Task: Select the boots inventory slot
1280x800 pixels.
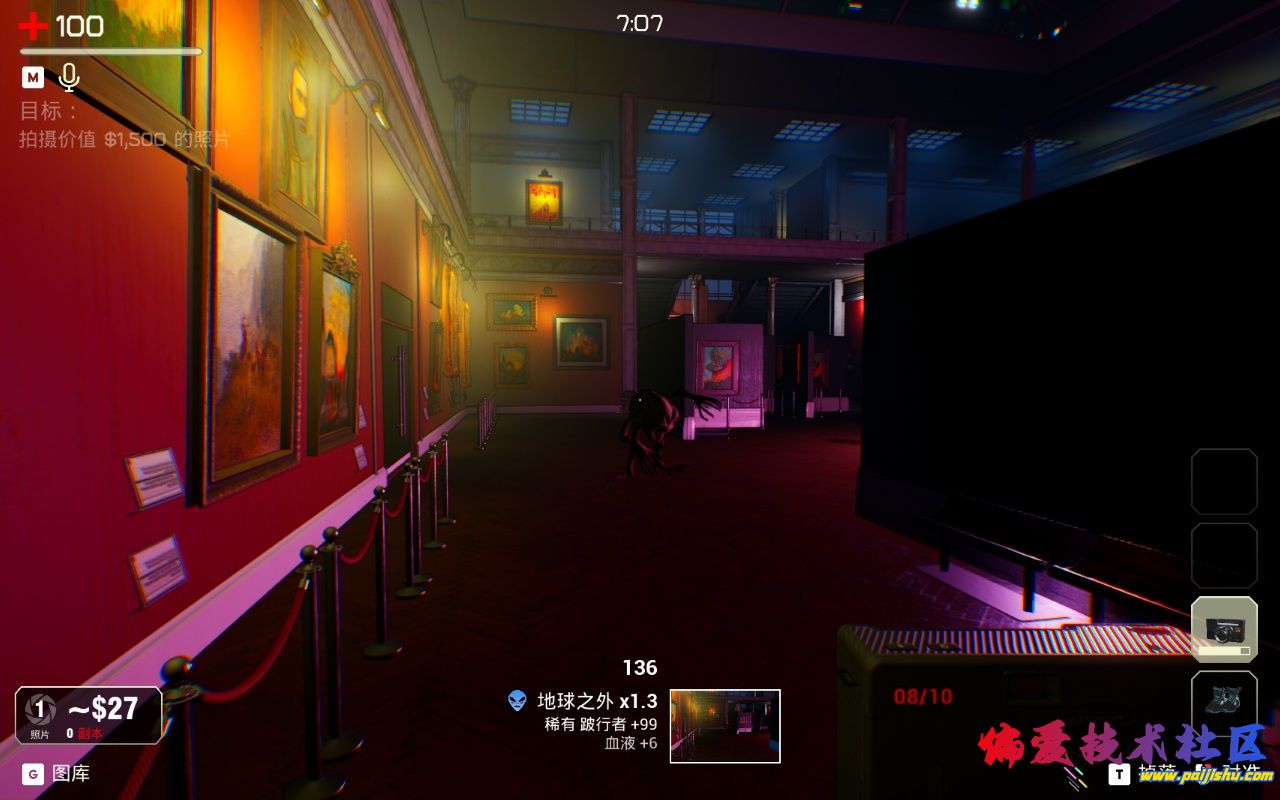Action: pos(1224,697)
